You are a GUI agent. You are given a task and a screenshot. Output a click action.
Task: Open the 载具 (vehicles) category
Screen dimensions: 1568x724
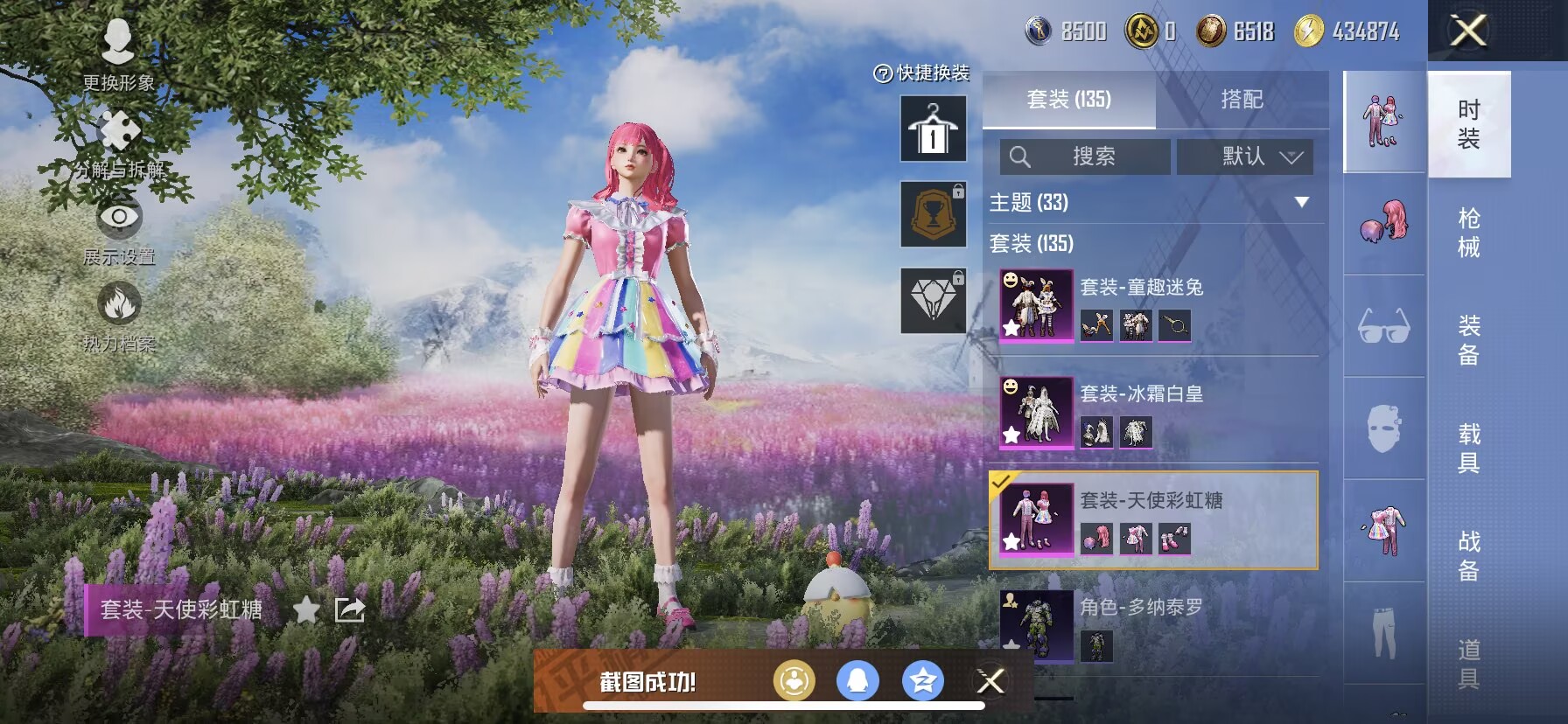[x=1469, y=448]
